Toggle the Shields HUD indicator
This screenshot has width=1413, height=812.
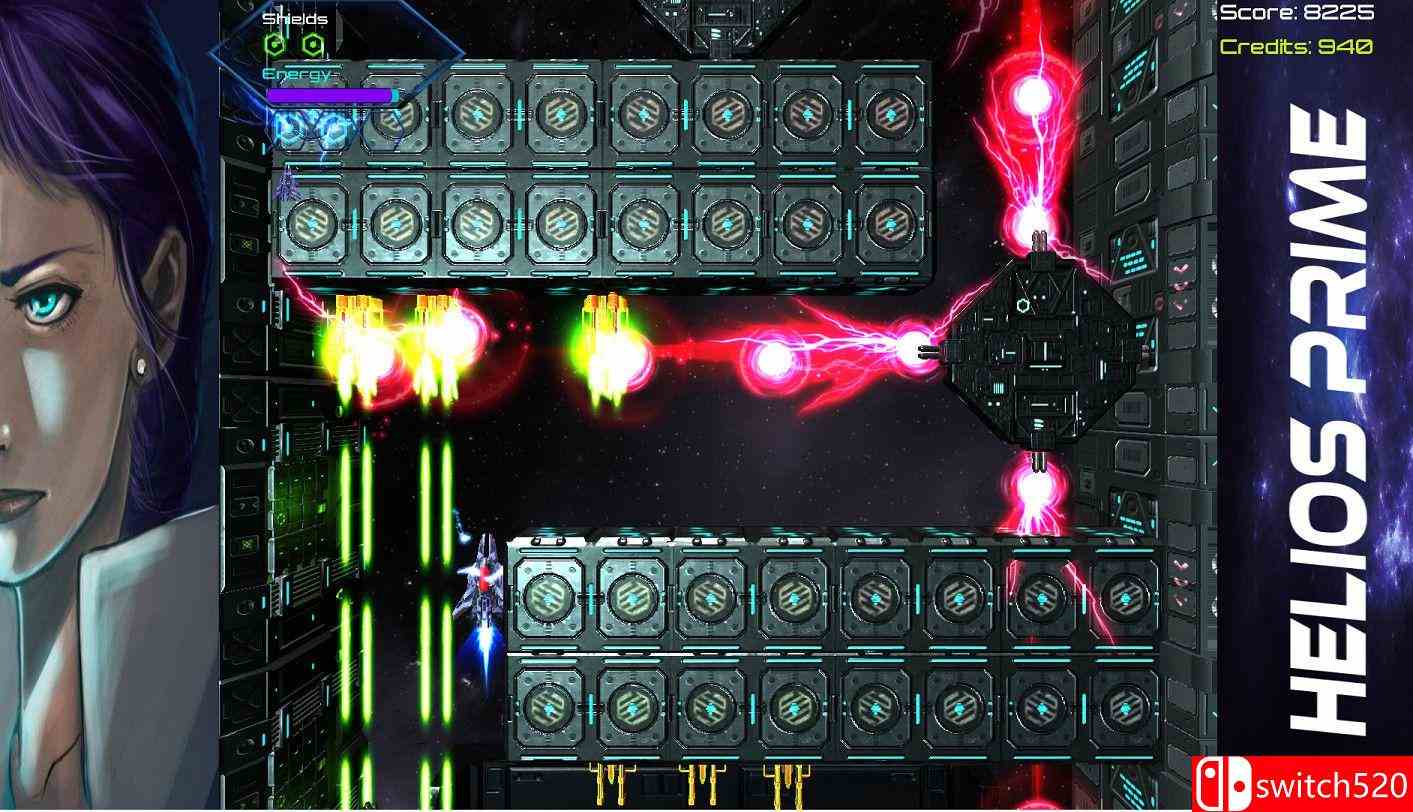click(293, 18)
